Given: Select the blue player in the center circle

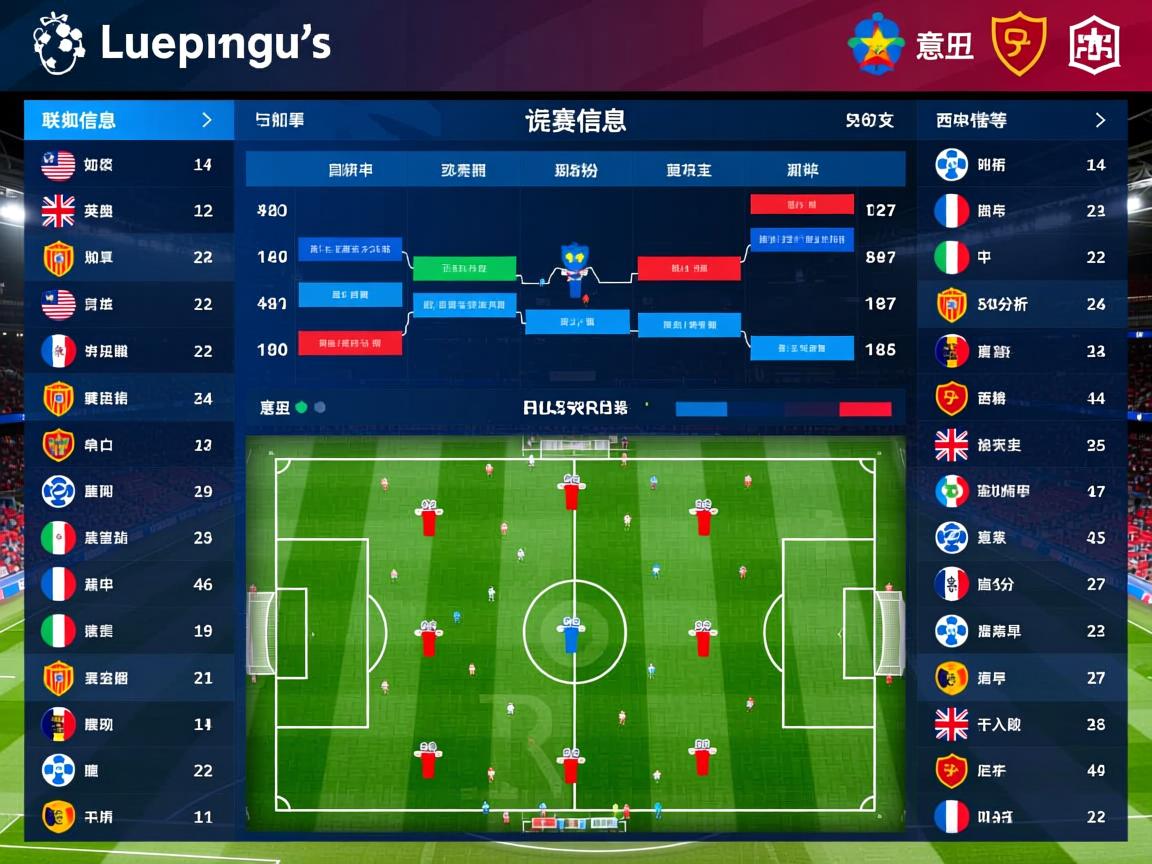Looking at the screenshot, I should [x=572, y=637].
